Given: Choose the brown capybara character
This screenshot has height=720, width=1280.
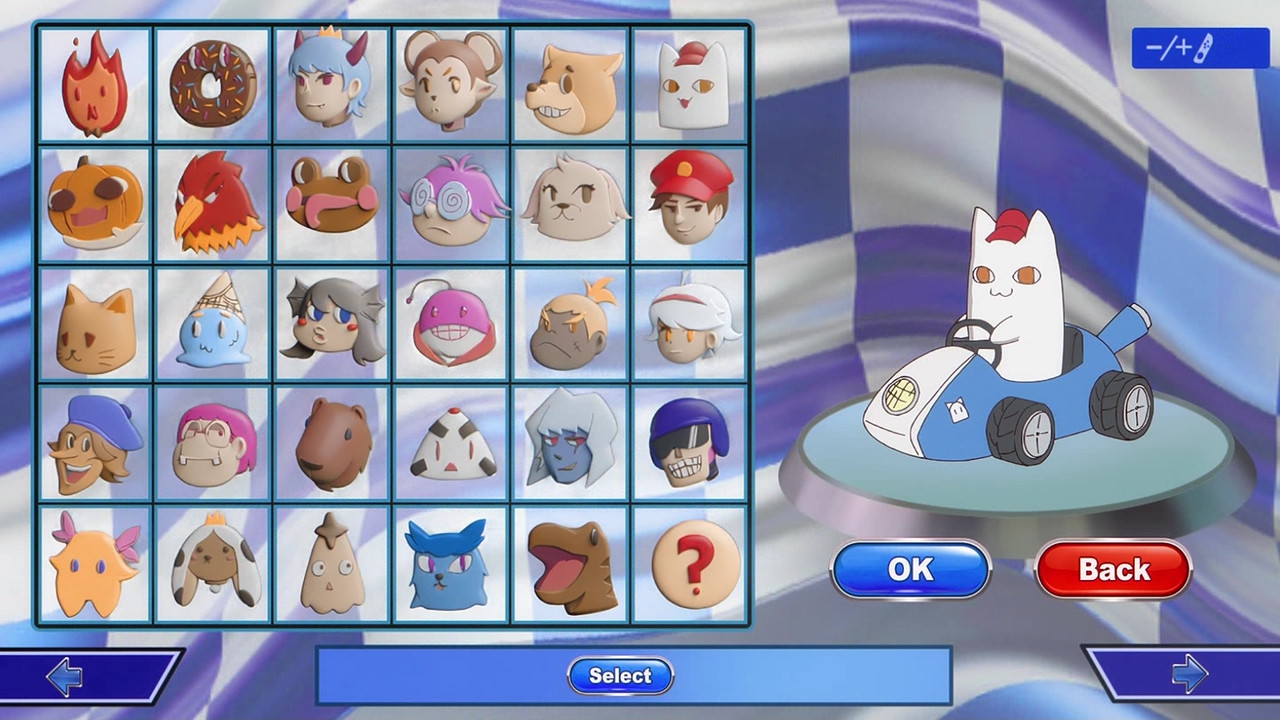Looking at the screenshot, I should pyautogui.click(x=331, y=444).
